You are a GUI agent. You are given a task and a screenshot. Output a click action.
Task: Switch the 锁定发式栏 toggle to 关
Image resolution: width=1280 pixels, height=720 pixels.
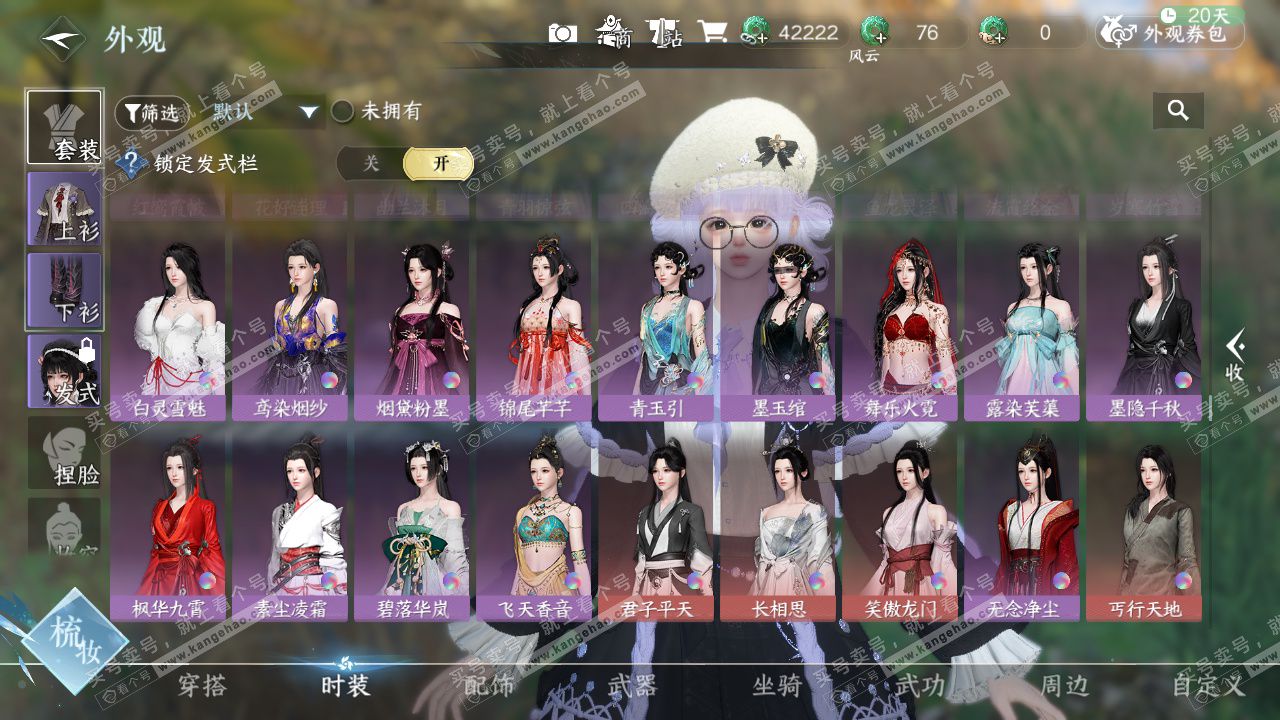[x=371, y=164]
